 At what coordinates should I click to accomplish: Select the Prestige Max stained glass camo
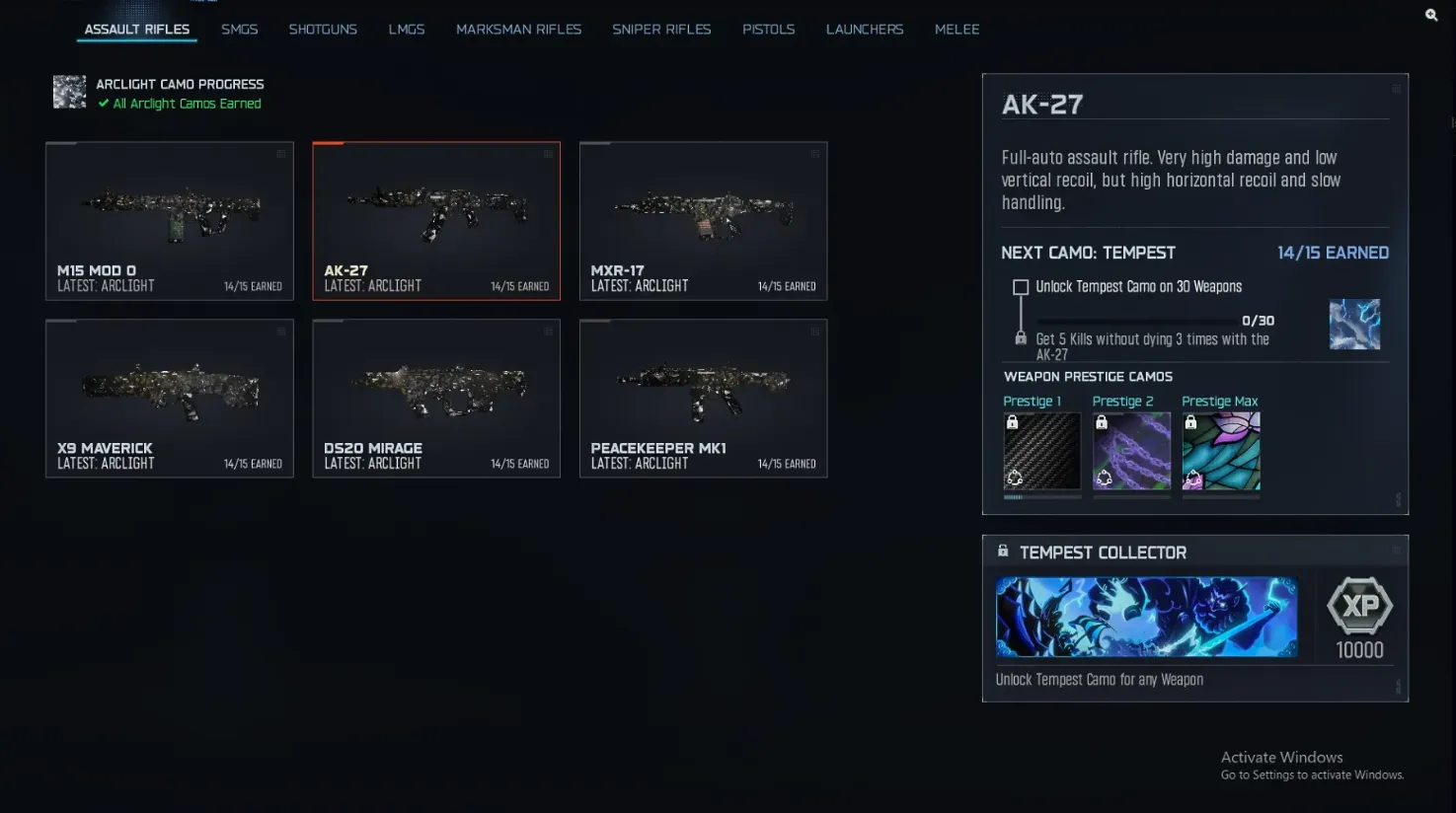click(x=1220, y=449)
